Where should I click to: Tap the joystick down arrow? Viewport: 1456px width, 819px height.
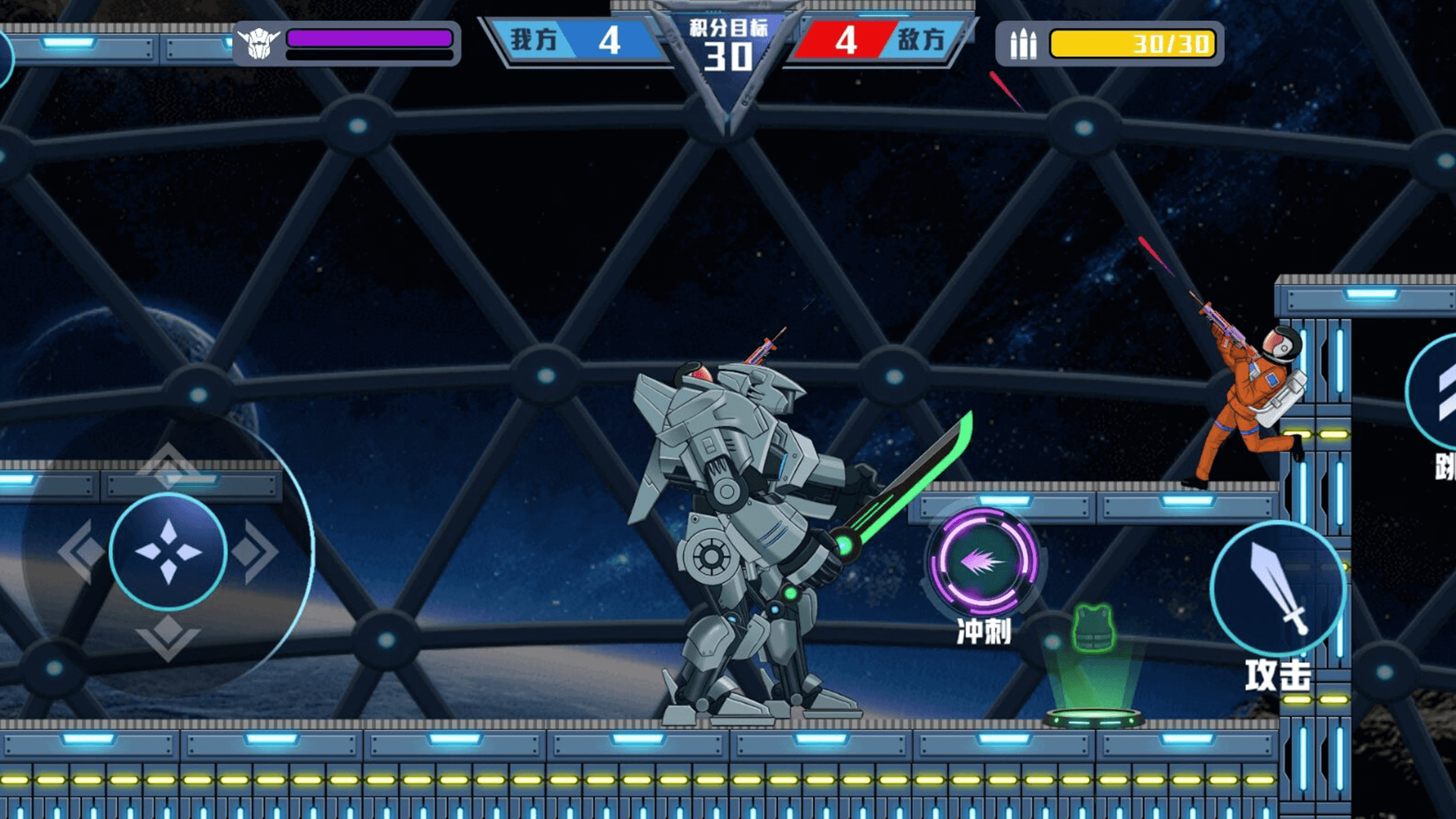pyautogui.click(x=168, y=637)
